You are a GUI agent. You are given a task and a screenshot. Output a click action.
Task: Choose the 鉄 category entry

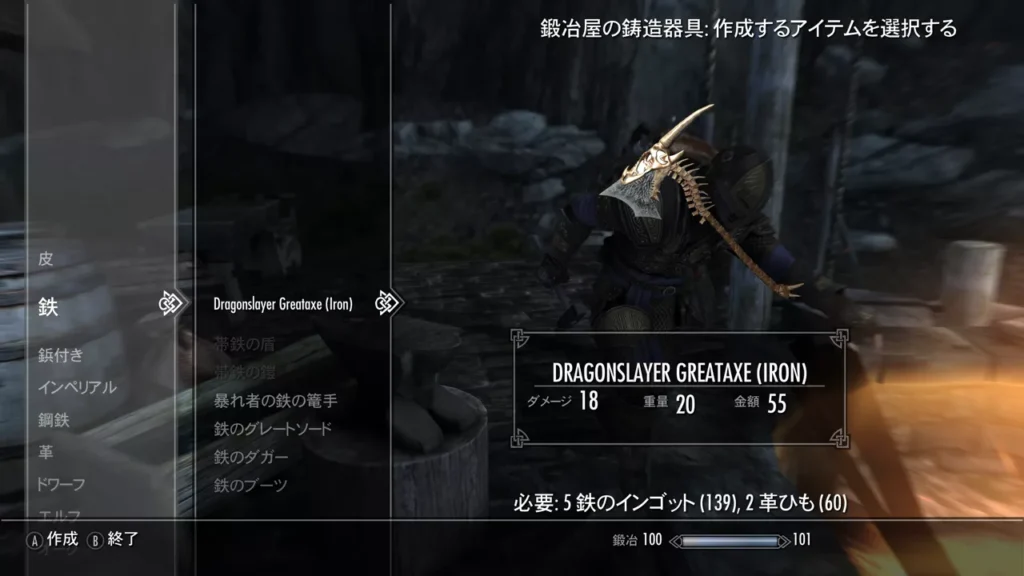tap(48, 307)
